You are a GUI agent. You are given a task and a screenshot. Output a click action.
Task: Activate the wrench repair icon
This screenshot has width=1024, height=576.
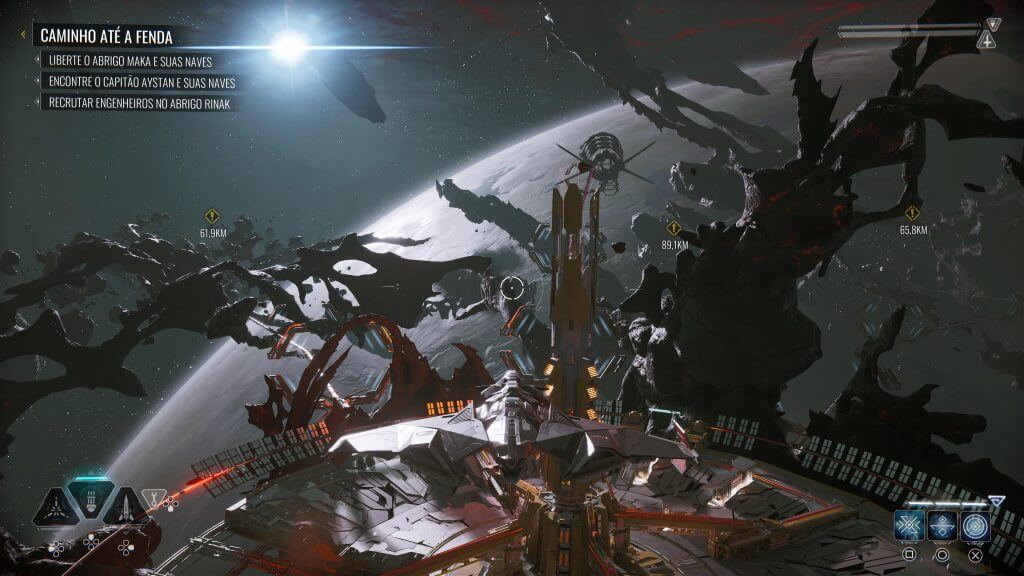coord(154,497)
